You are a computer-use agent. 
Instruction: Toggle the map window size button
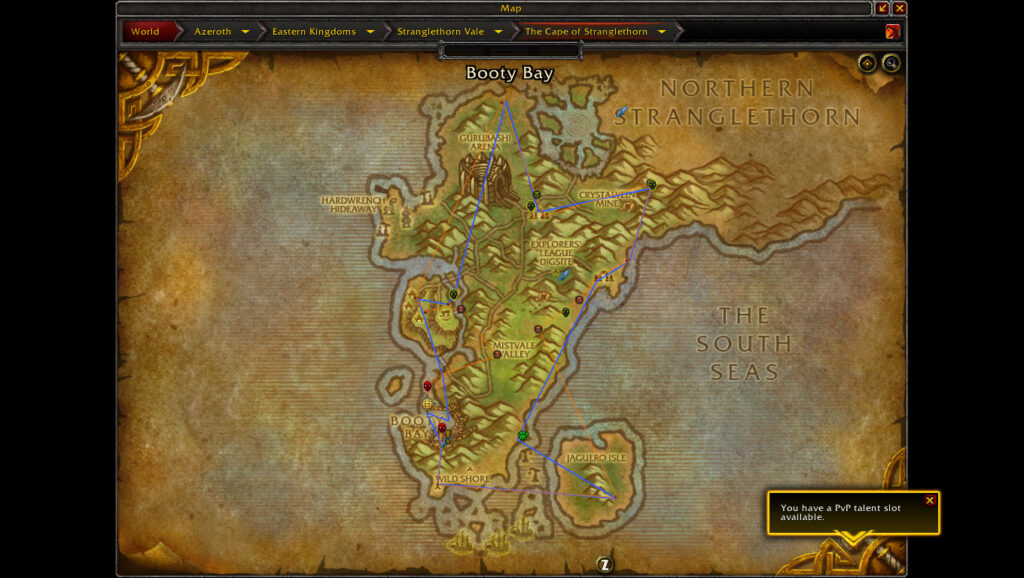882,8
